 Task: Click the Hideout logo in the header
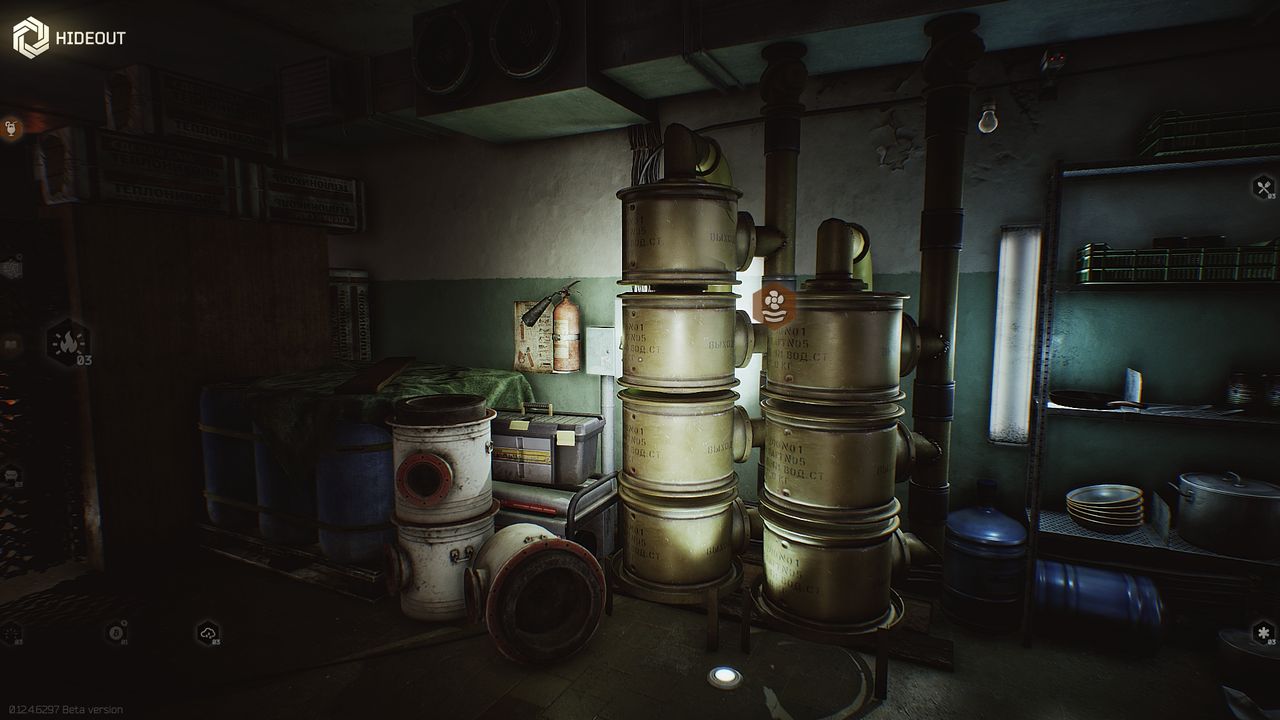tap(30, 38)
